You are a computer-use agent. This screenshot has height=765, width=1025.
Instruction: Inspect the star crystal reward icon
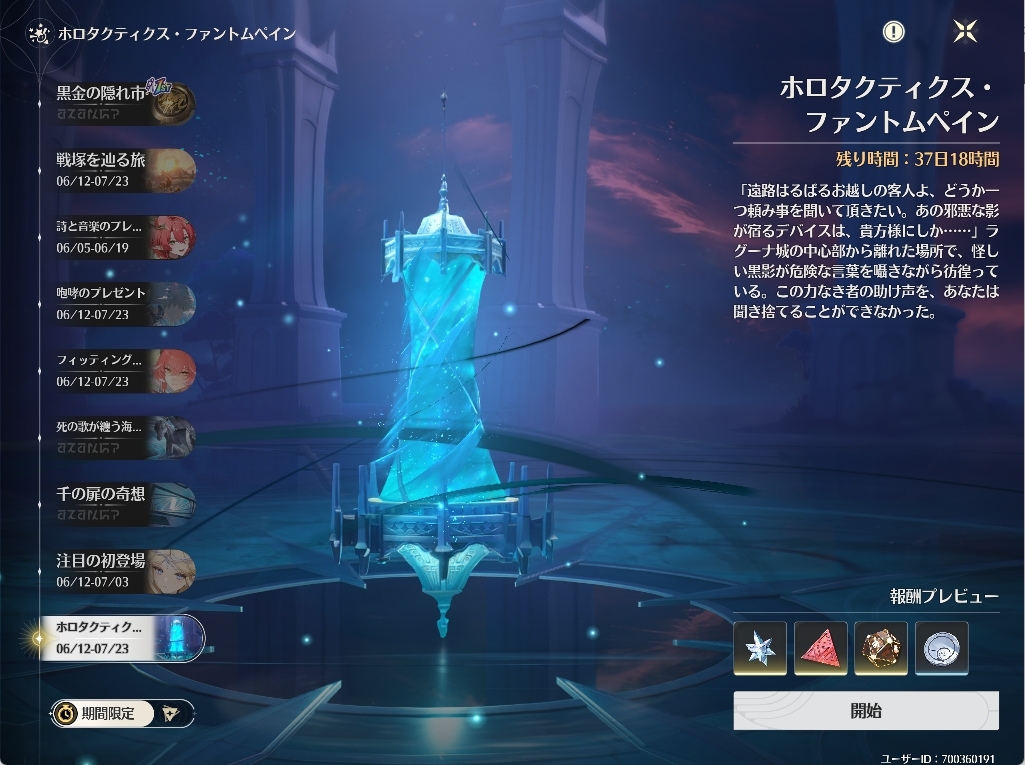coord(760,648)
